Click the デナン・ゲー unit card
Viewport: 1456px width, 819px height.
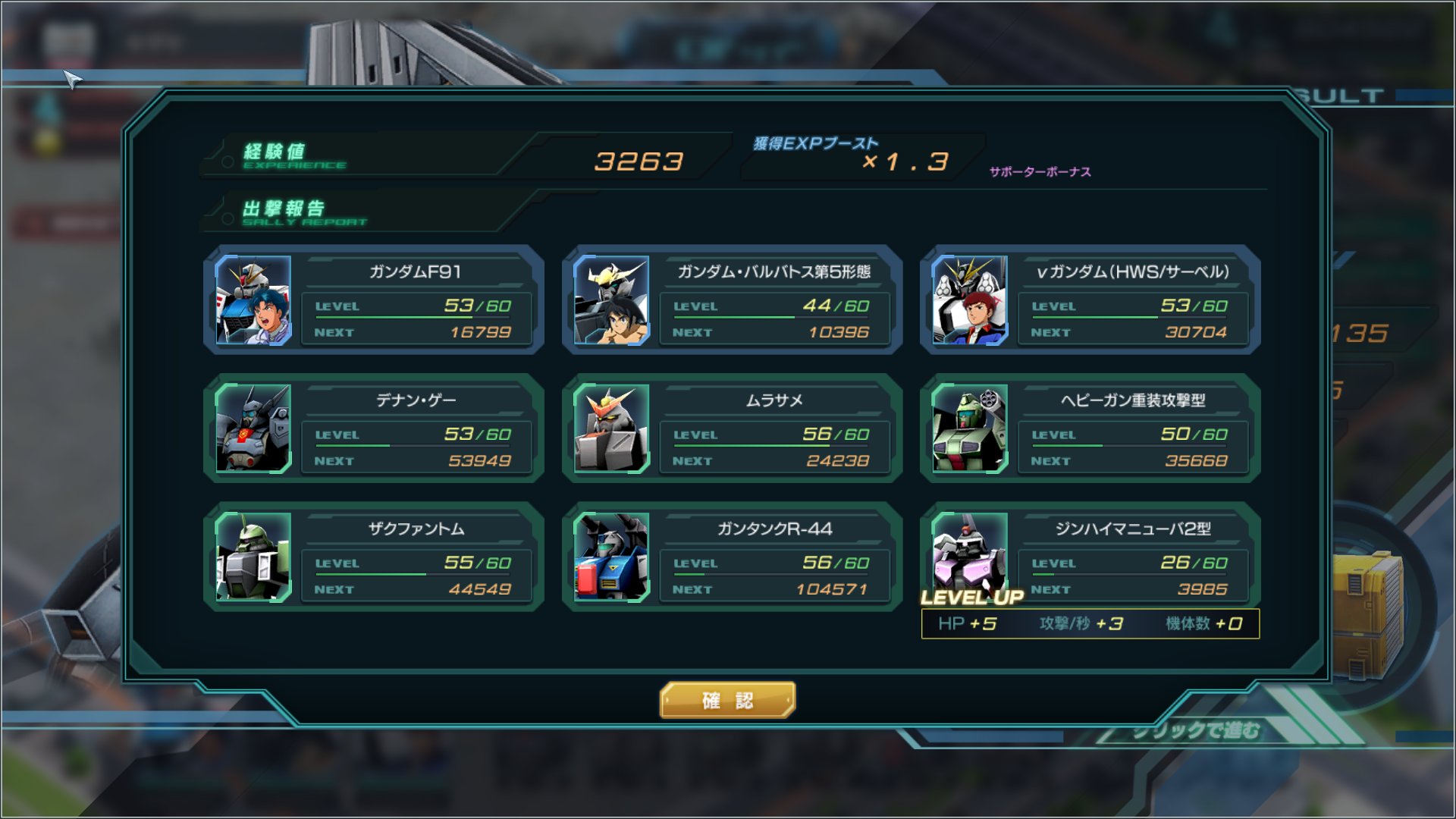(374, 428)
